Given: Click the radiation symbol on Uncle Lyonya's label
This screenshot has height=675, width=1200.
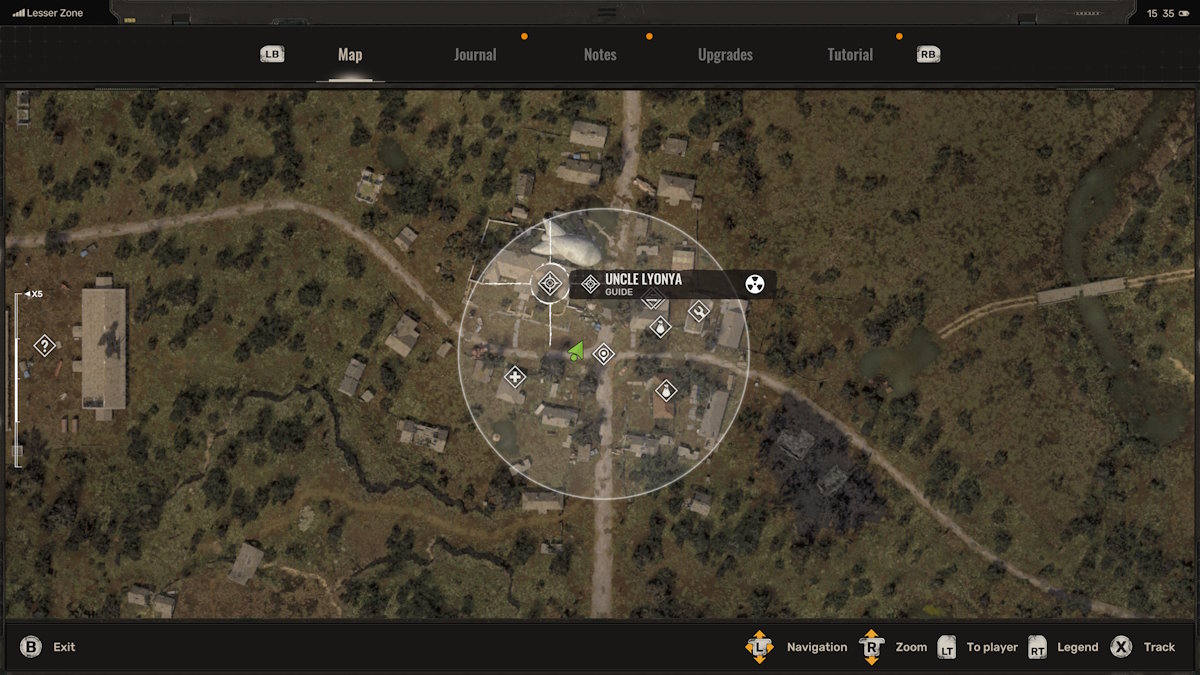Looking at the screenshot, I should pyautogui.click(x=755, y=285).
